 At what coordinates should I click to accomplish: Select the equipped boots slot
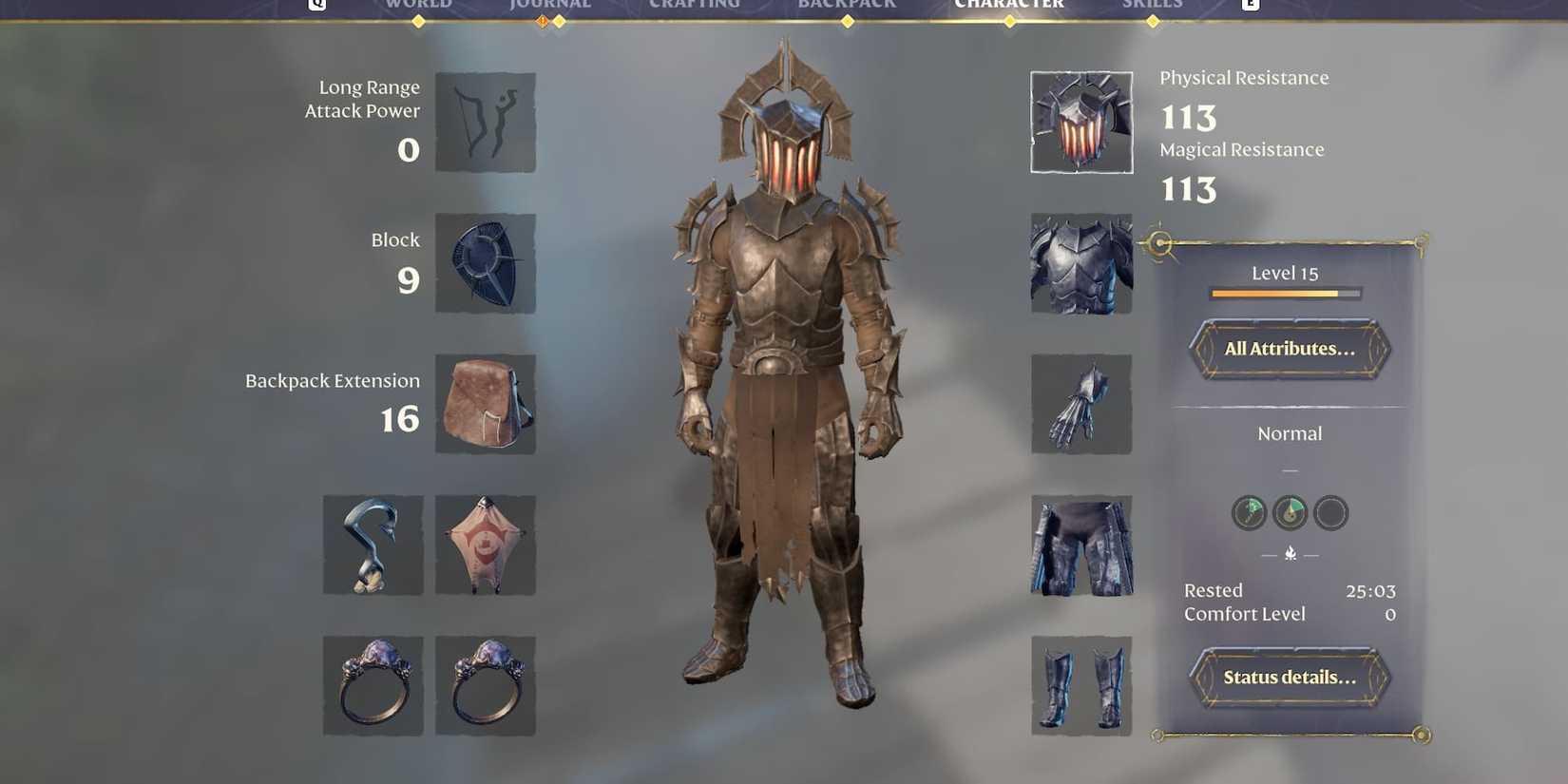pos(1080,686)
